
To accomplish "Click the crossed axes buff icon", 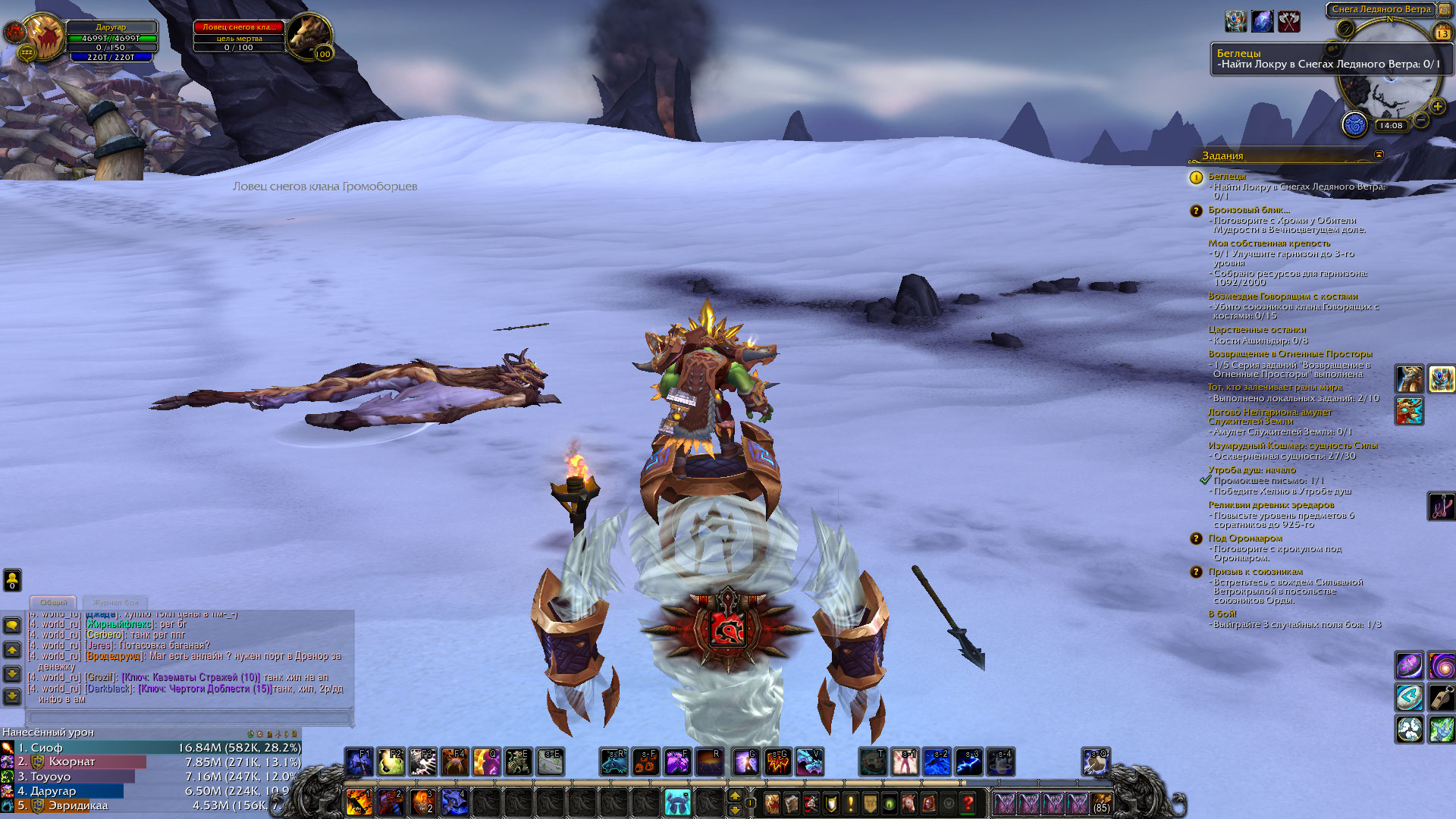I will click(1289, 21).
